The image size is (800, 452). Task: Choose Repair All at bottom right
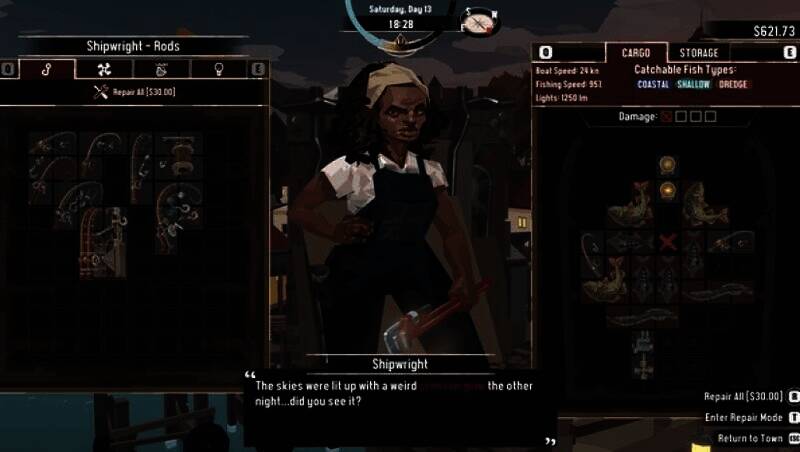[x=743, y=397]
